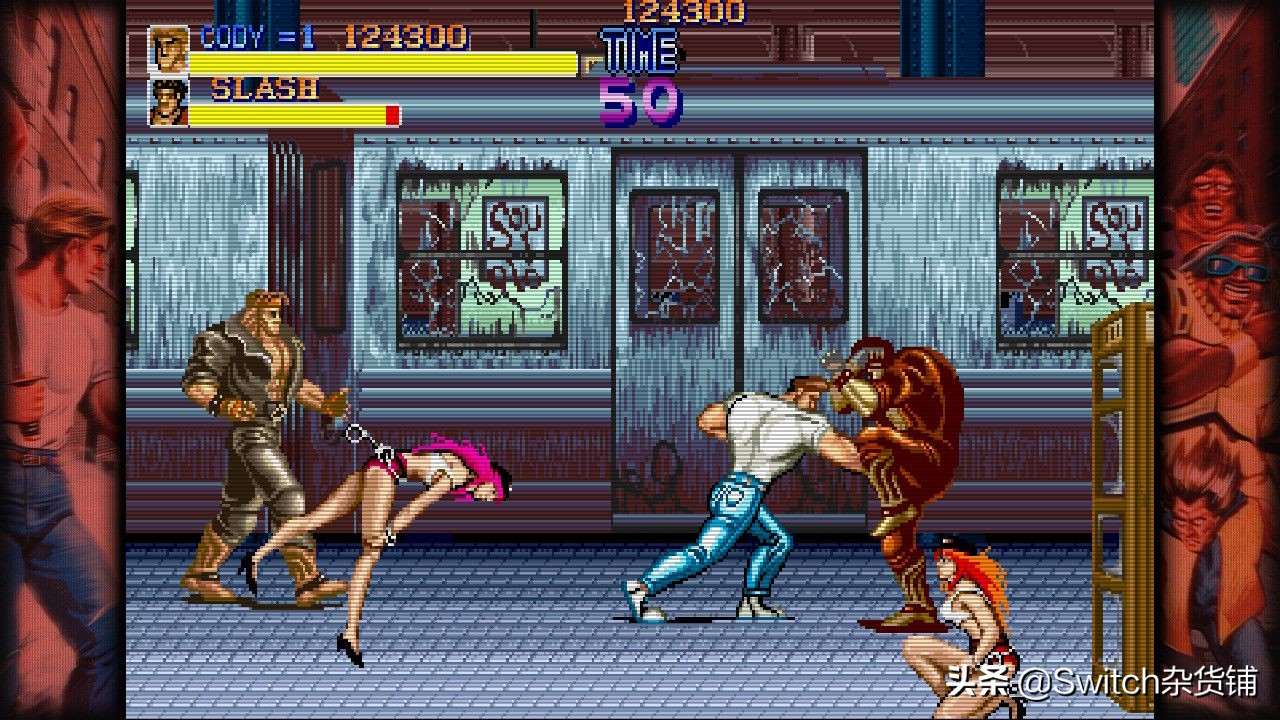
Task: Select the Slash enemy portrait
Action: (168, 102)
